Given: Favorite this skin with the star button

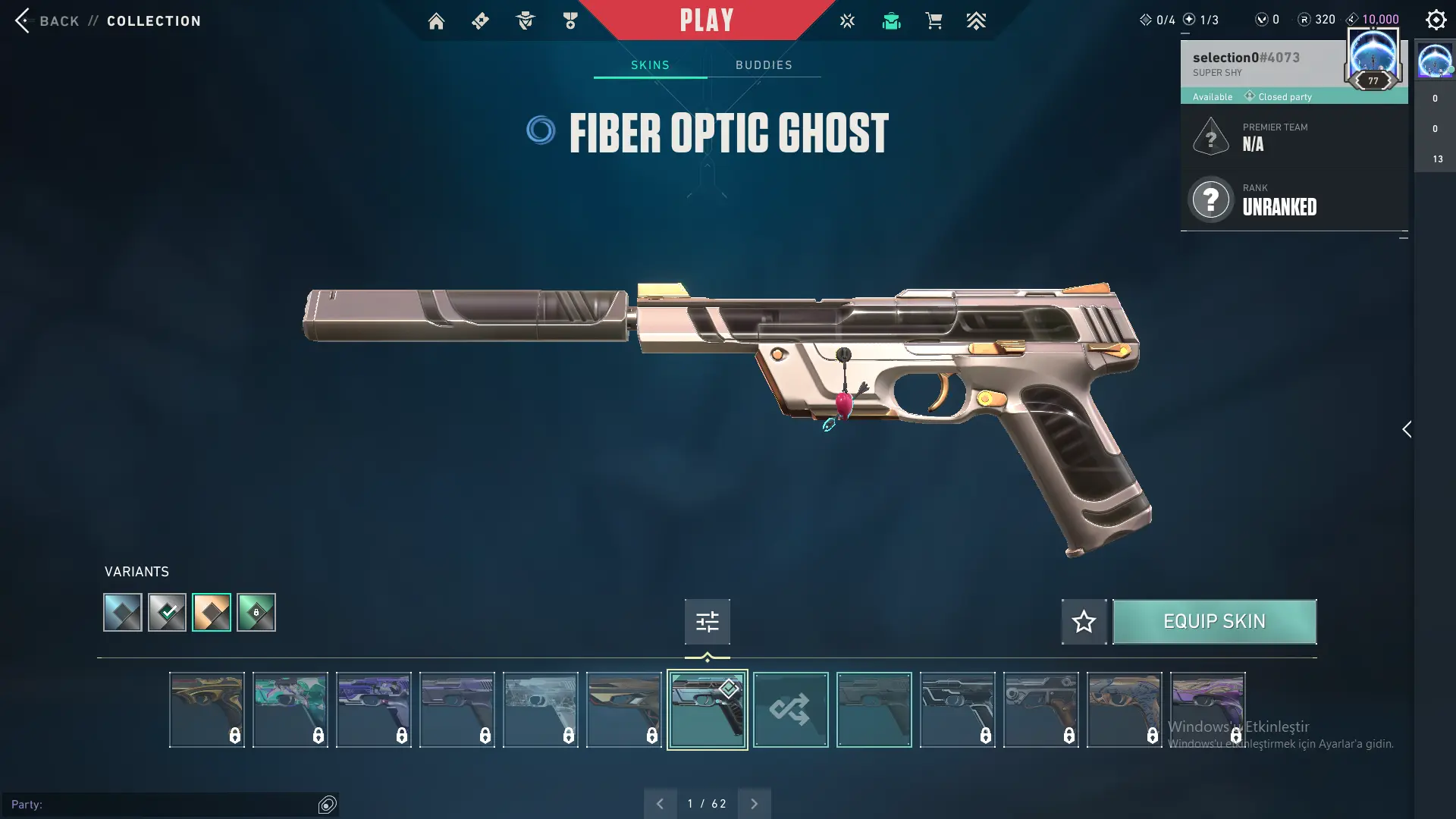Looking at the screenshot, I should (1084, 622).
